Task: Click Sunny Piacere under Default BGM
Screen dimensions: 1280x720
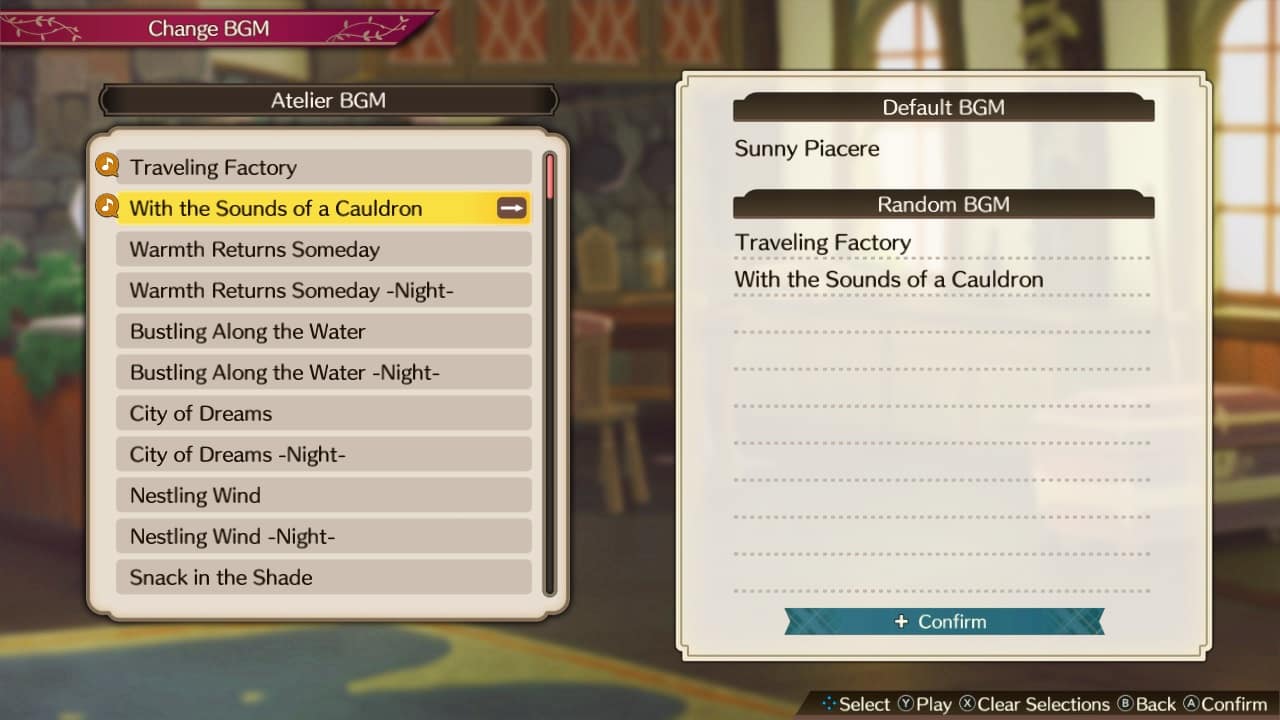Action: point(806,148)
